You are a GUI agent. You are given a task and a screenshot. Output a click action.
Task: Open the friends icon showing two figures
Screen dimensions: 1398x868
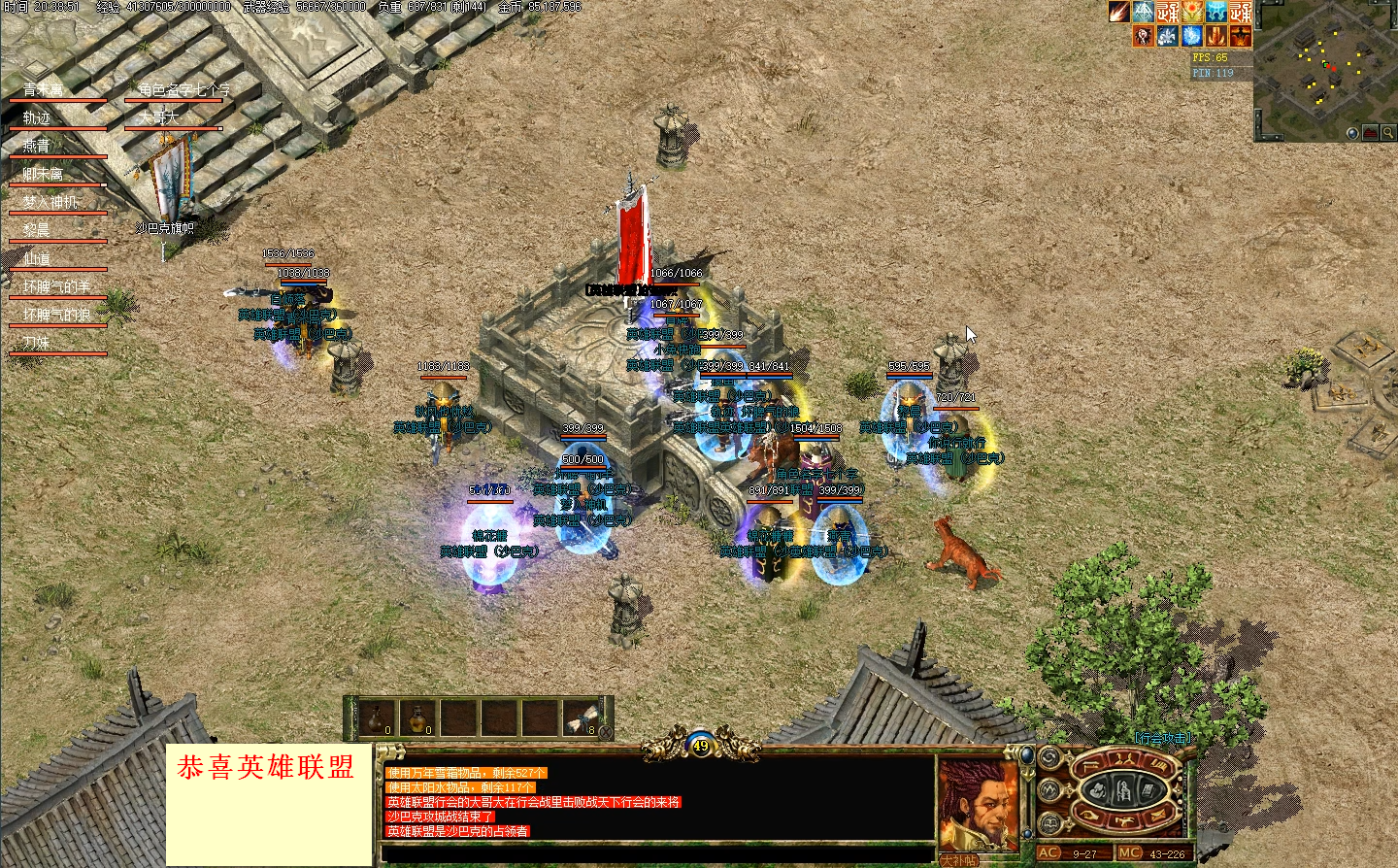pos(1122,759)
